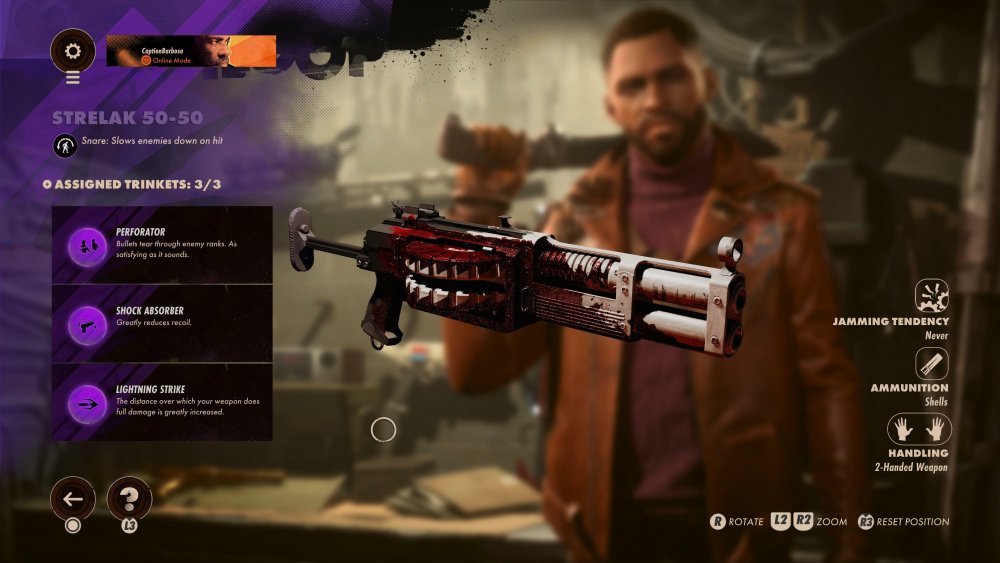Choose the Shock Absorber trinket
The image size is (1000, 563).
[162, 325]
